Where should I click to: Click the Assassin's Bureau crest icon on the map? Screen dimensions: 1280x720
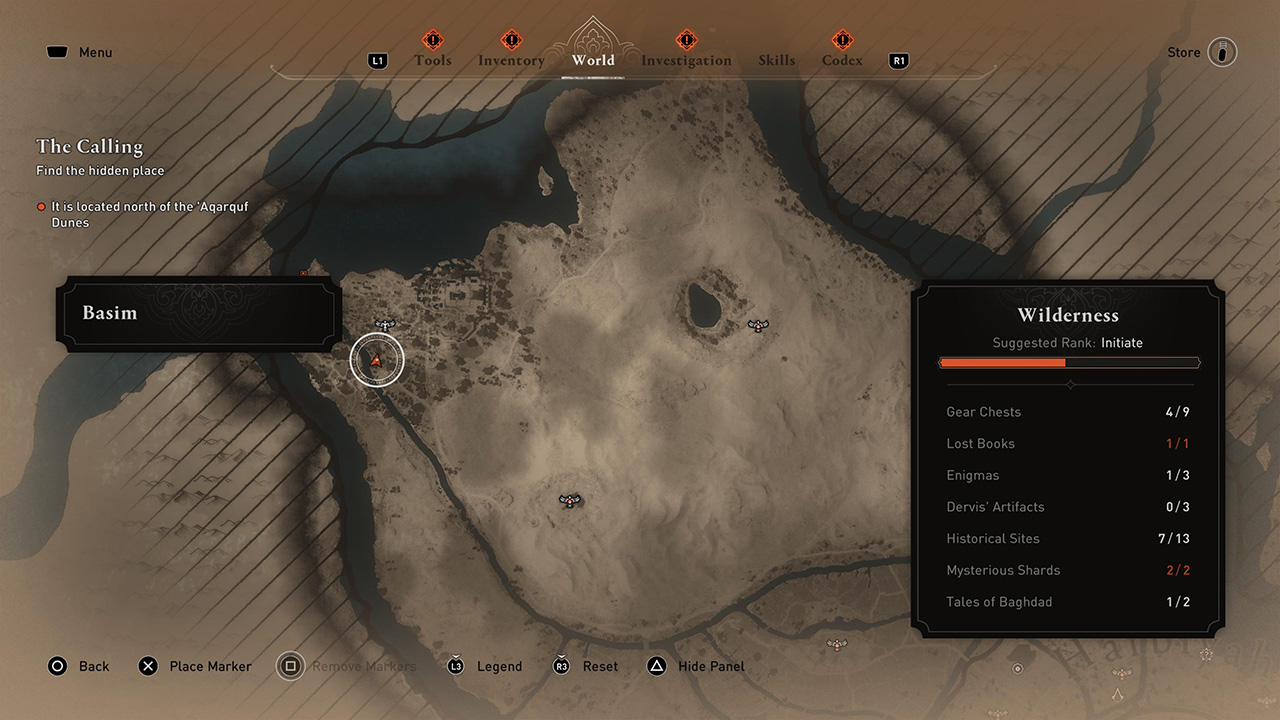tap(1118, 696)
